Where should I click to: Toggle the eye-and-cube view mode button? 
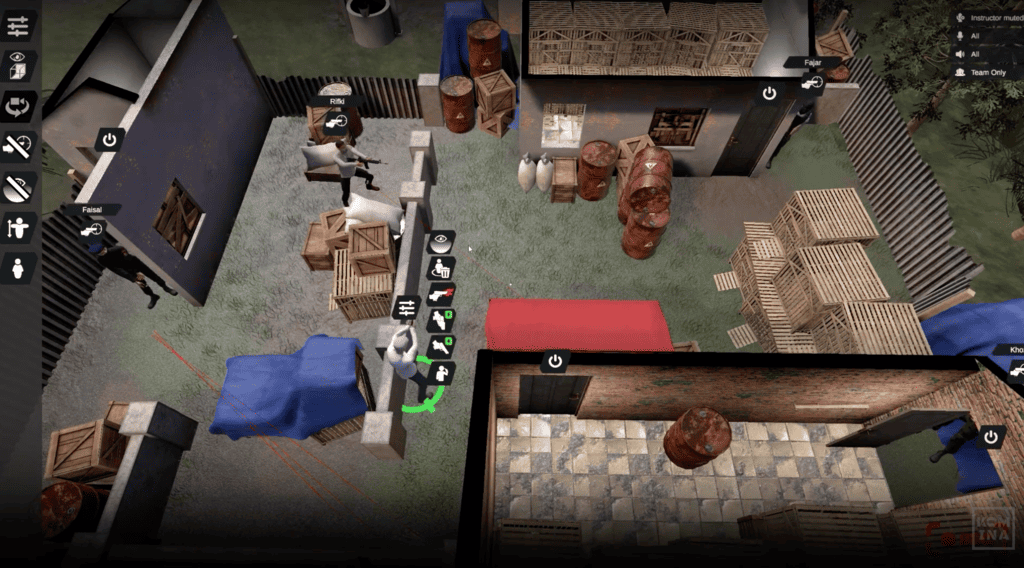[20, 64]
